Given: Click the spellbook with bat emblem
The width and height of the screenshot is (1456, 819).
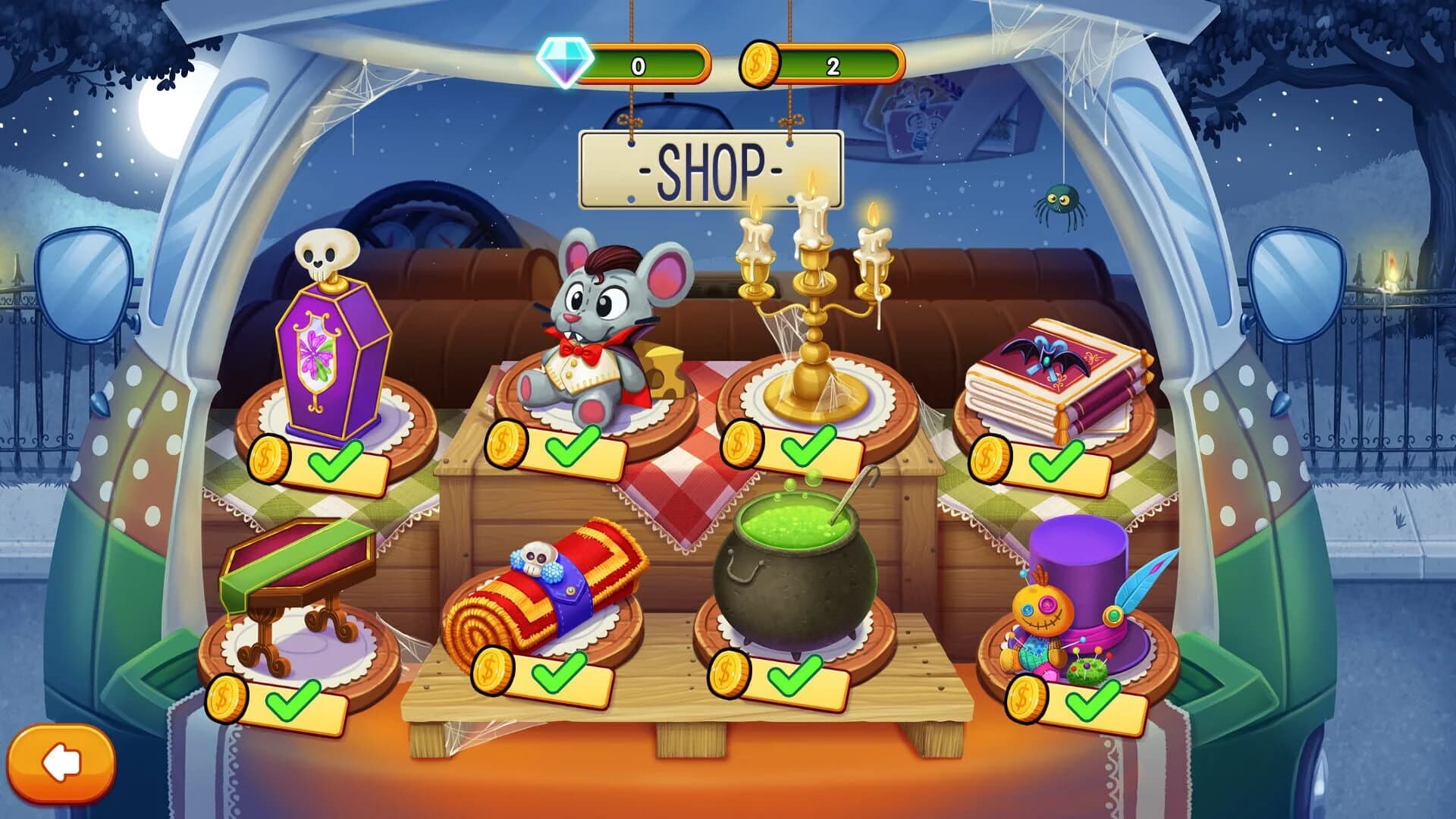Looking at the screenshot, I should tap(1054, 372).
